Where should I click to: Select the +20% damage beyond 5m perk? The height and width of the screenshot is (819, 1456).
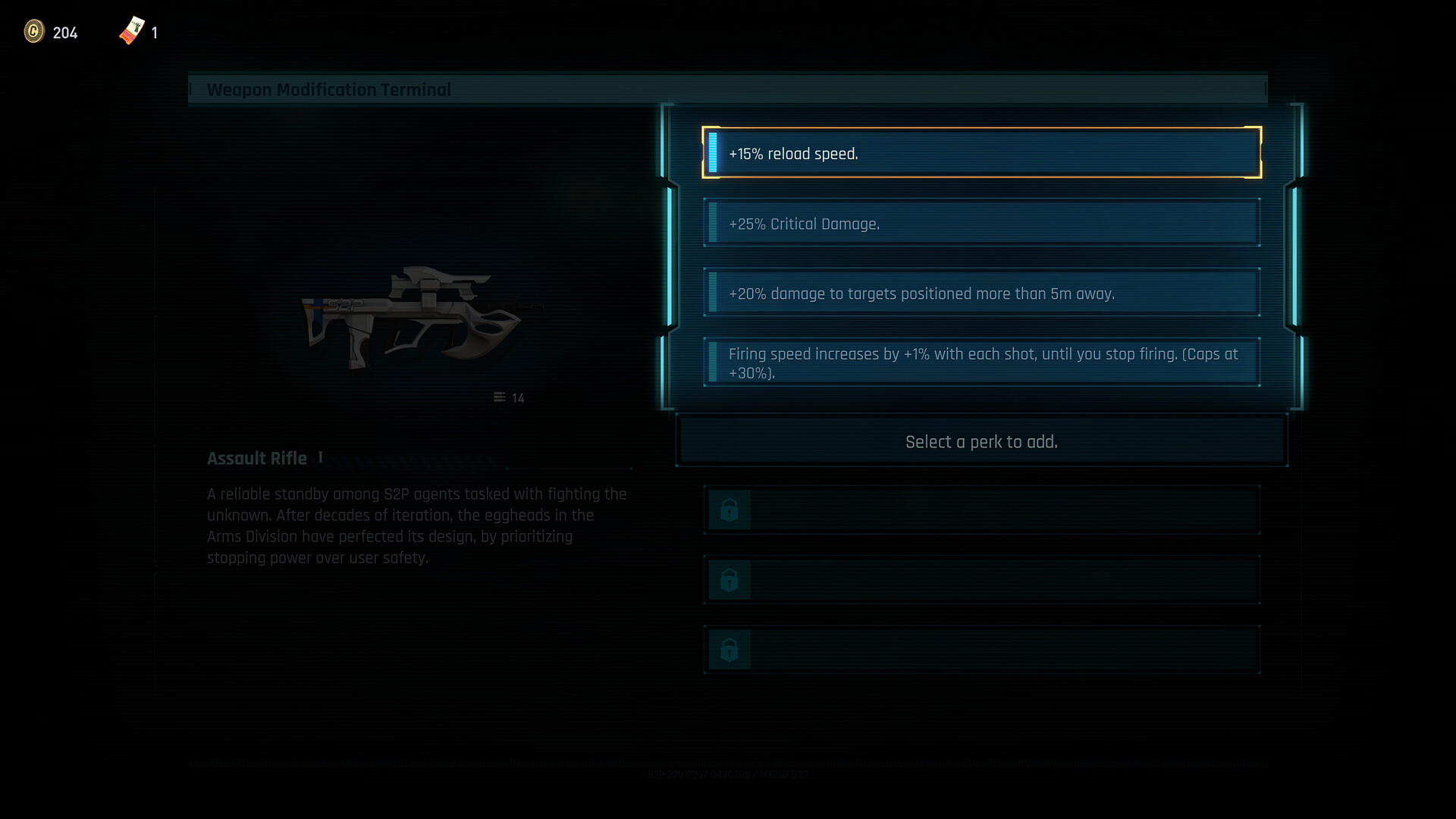982,293
